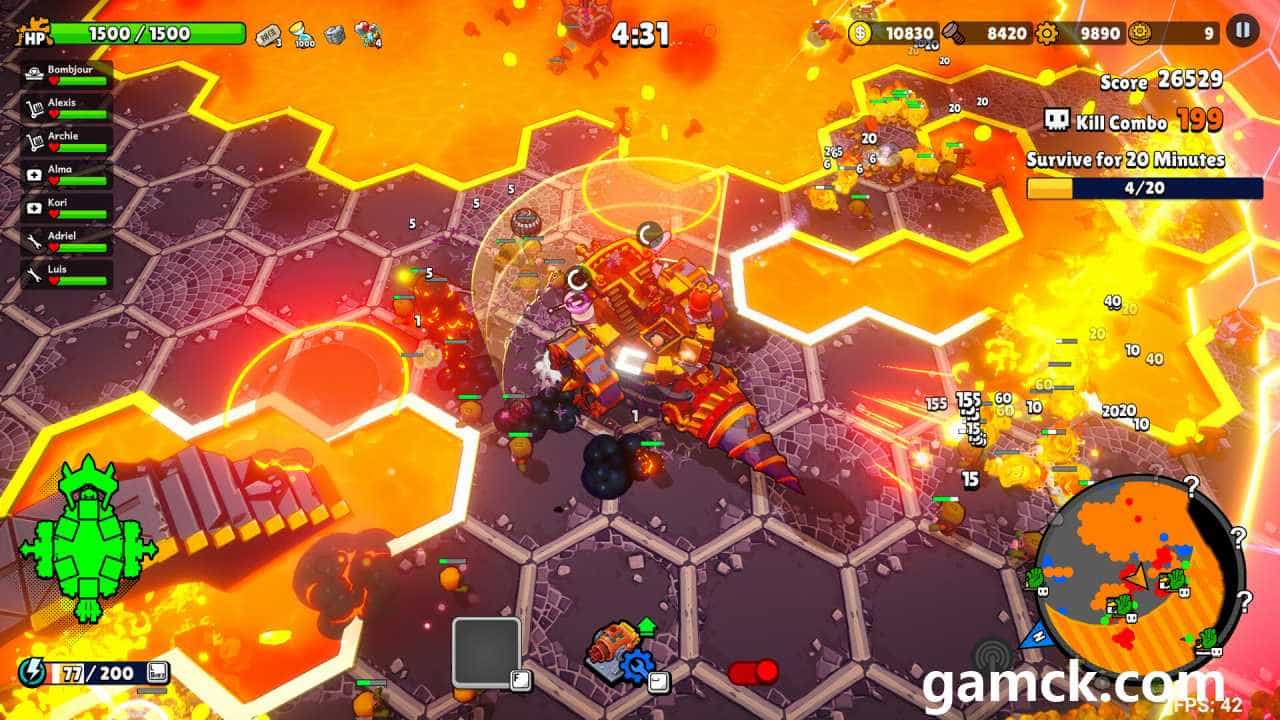The height and width of the screenshot is (720, 1280).
Task: Select crew member Alexis
Action: (x=66, y=109)
